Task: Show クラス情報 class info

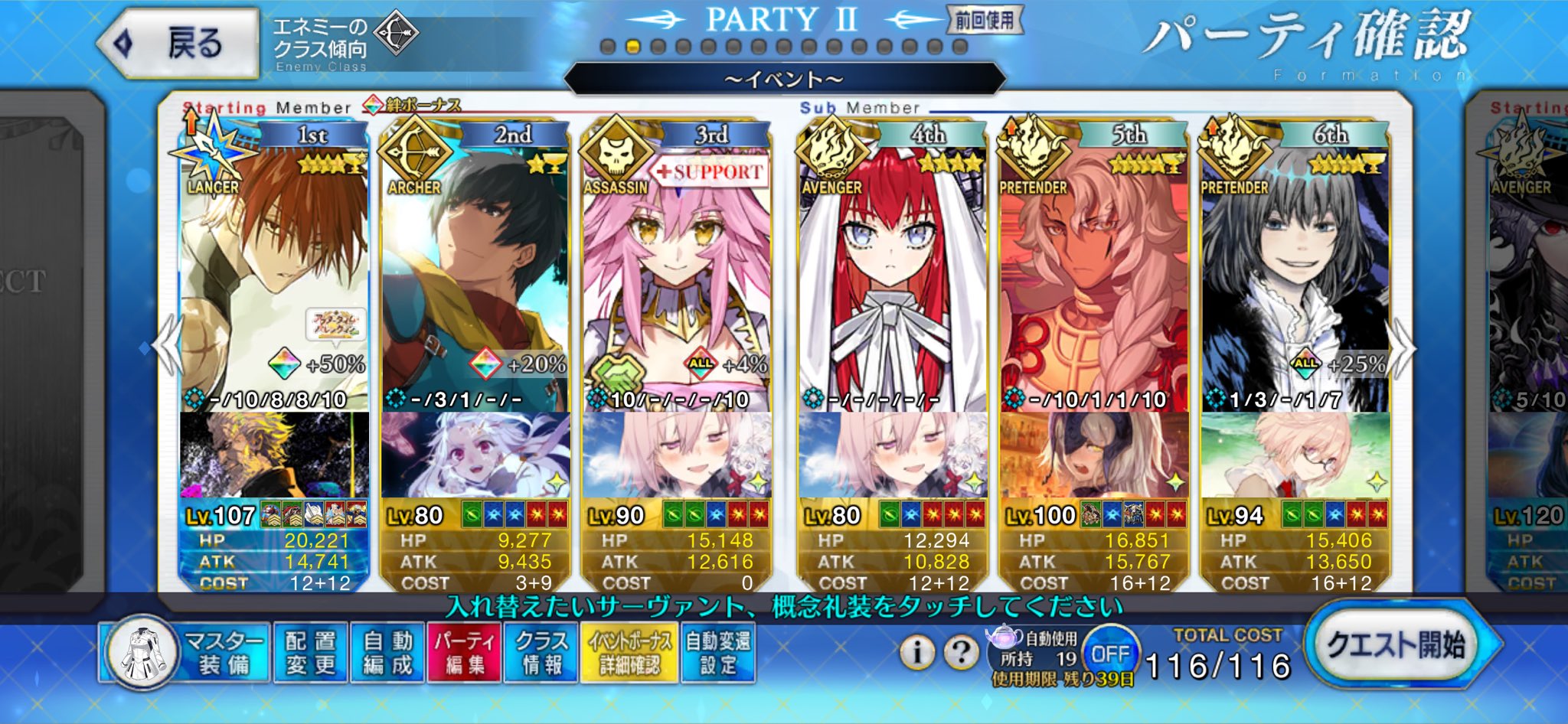Action: [541, 652]
